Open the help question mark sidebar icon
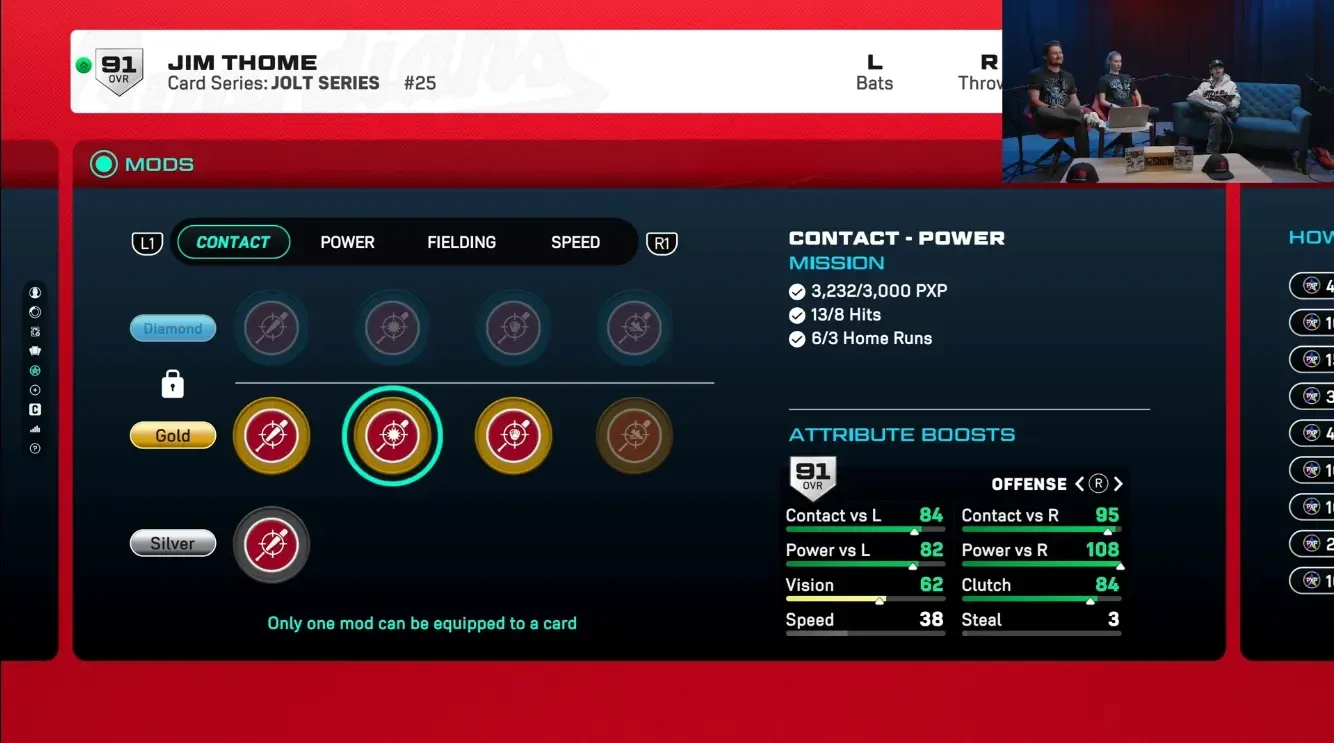Viewport: 1334px width, 743px height. tap(35, 449)
